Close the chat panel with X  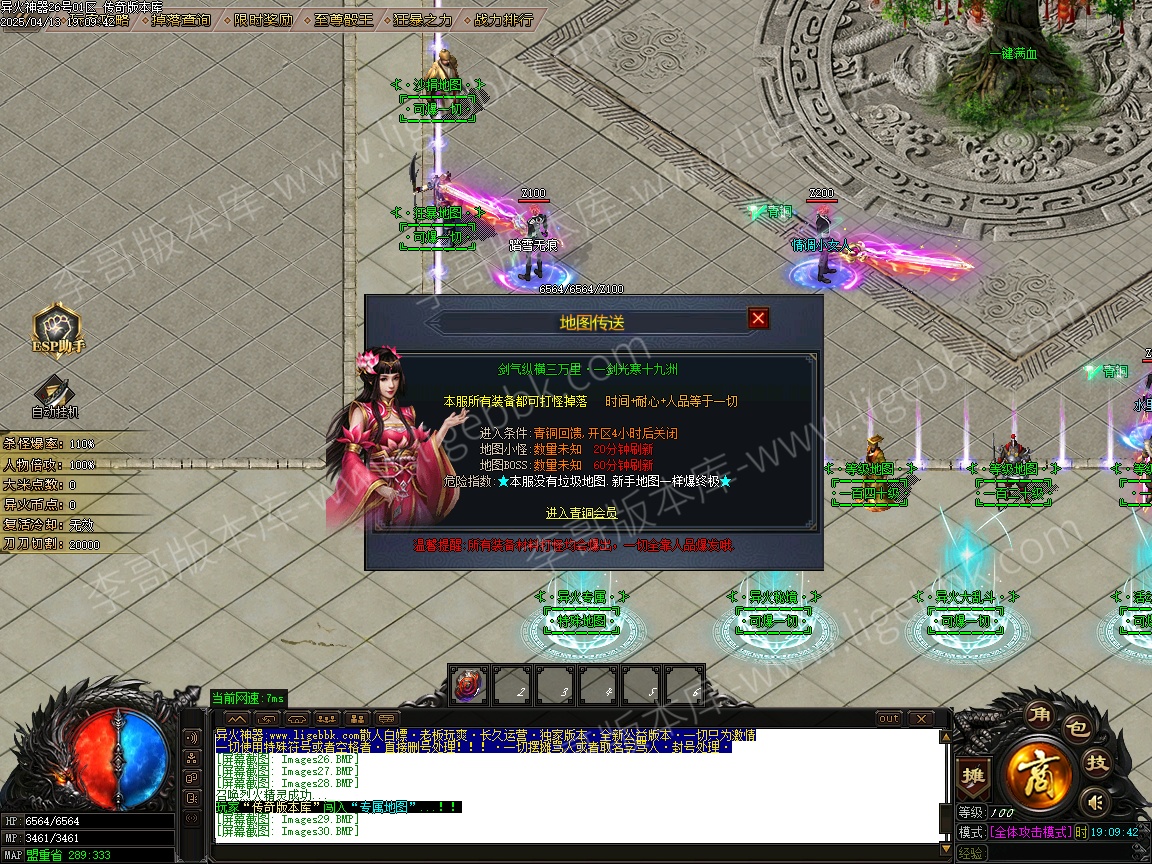[x=919, y=719]
